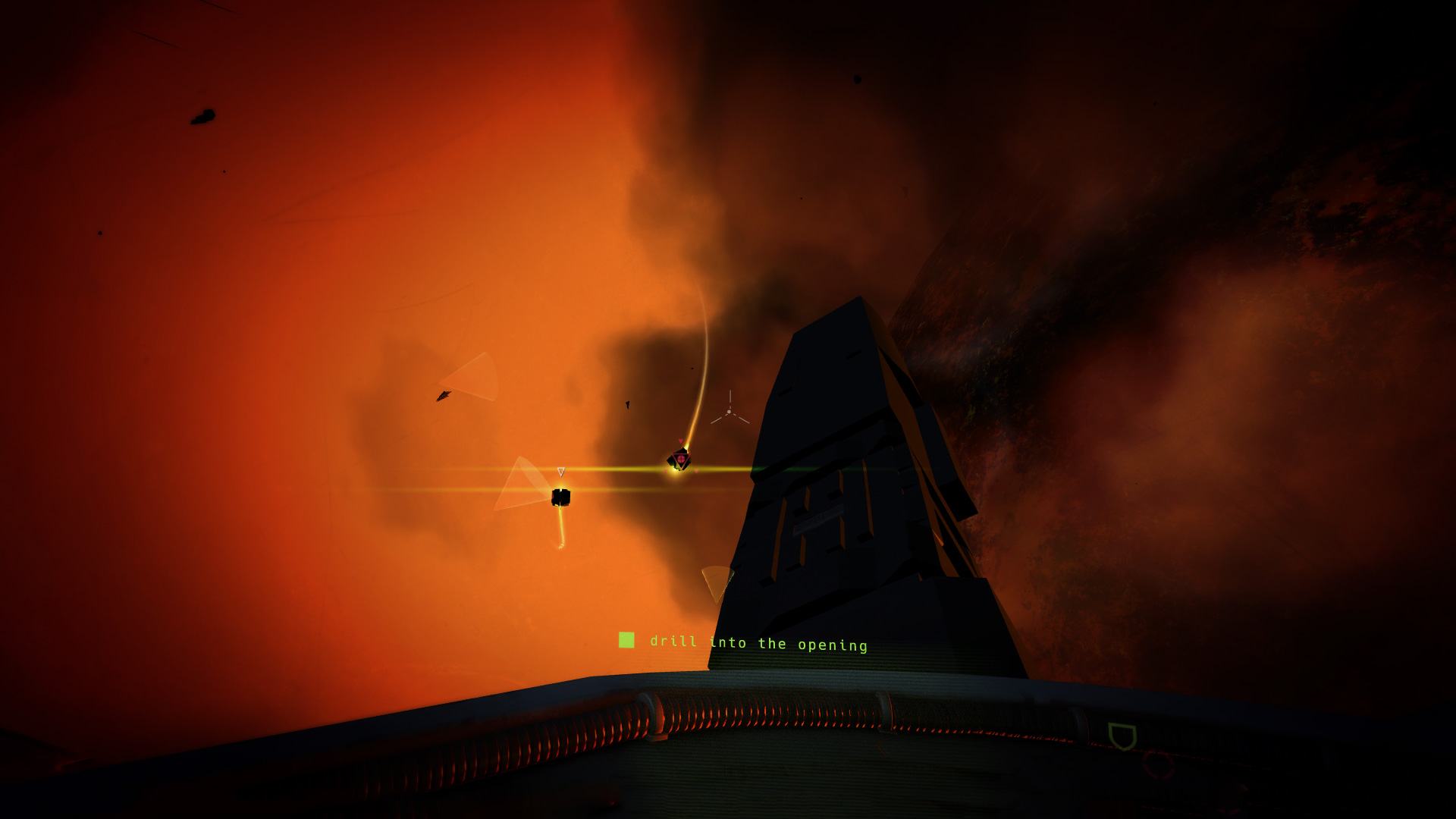Click the three-pronged aiming reticle
This screenshot has height=819, width=1456.
[x=730, y=411]
